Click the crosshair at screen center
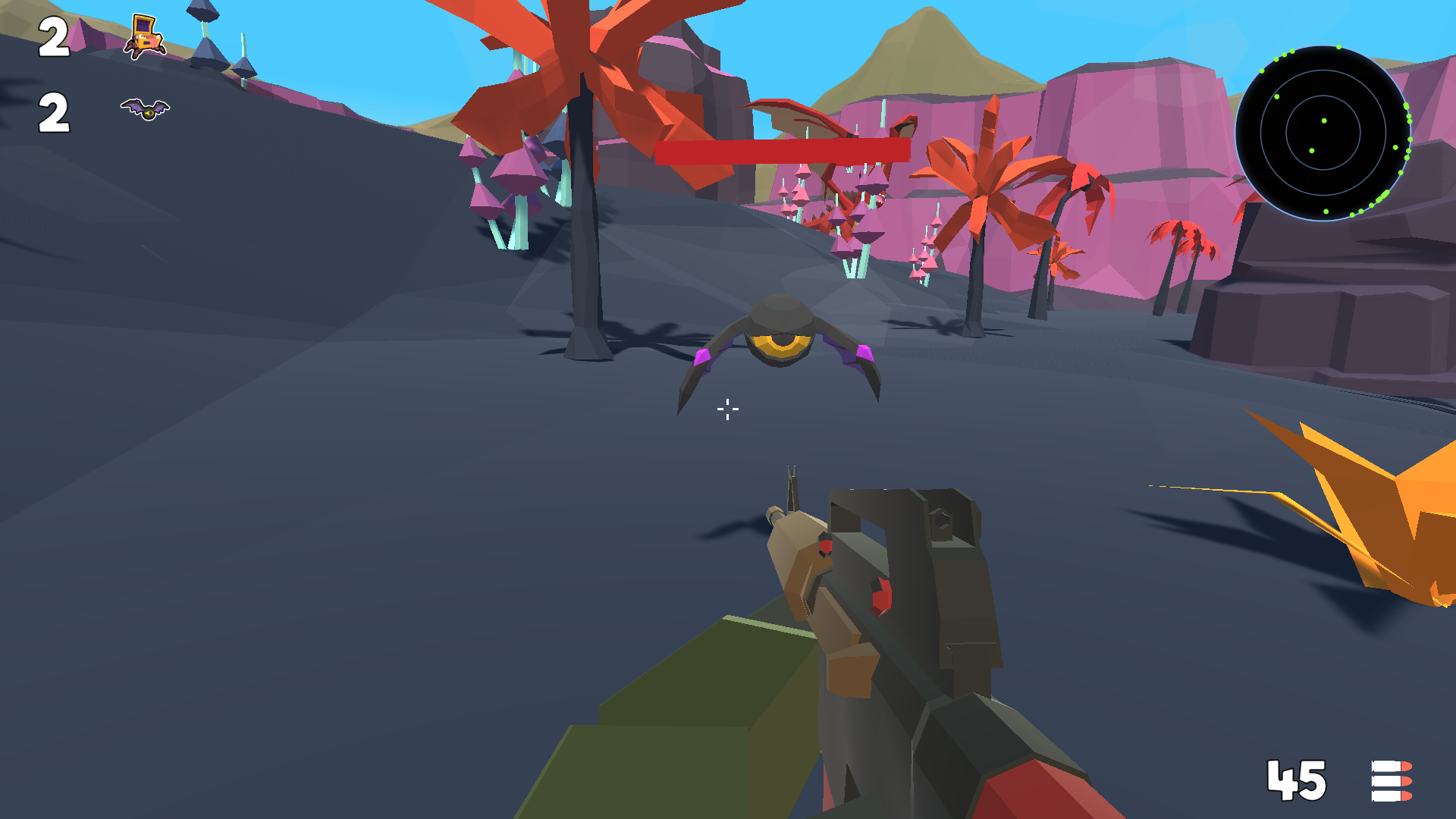 726,409
